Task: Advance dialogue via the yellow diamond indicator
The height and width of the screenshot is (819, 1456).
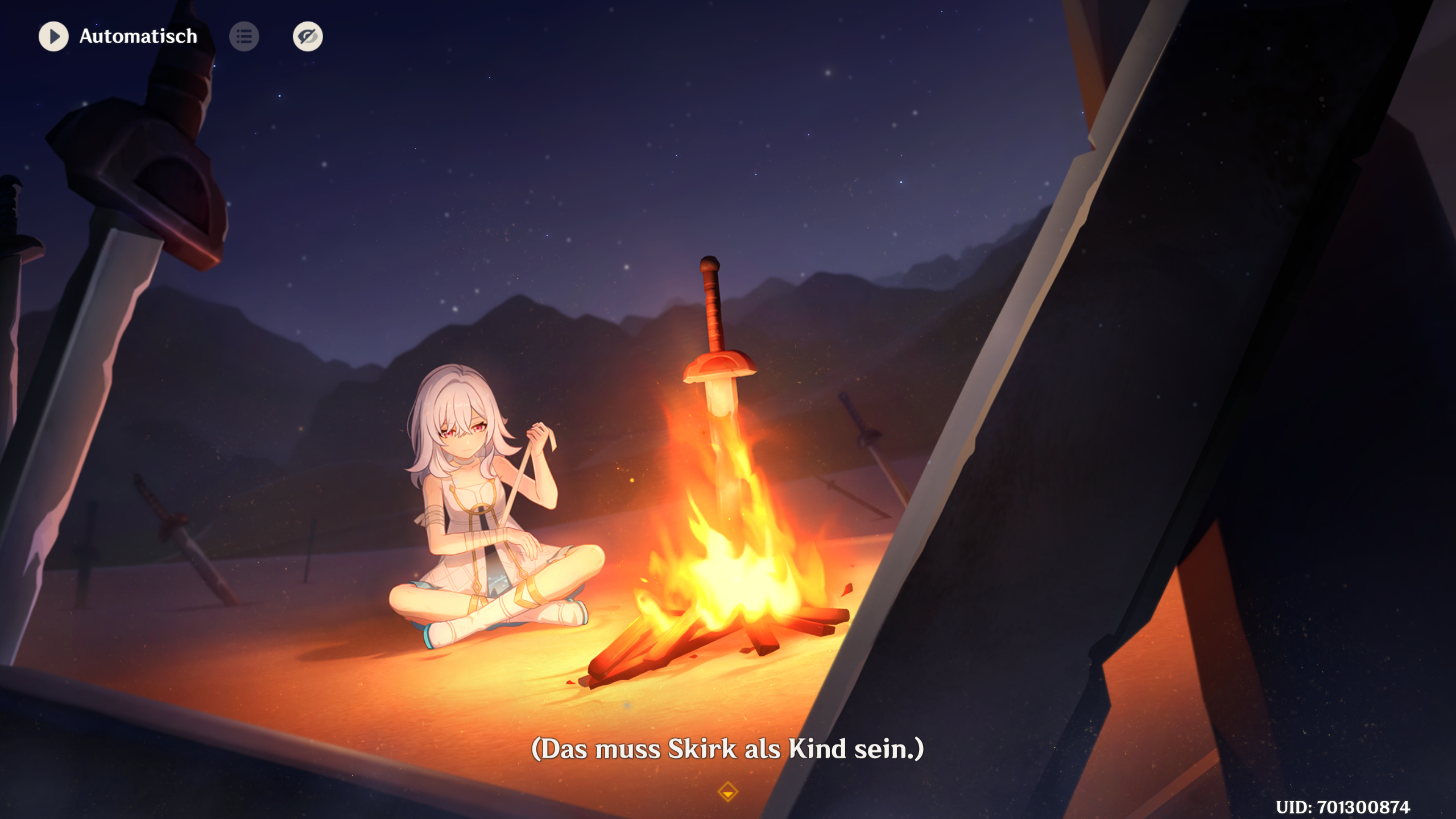Action: click(x=727, y=792)
